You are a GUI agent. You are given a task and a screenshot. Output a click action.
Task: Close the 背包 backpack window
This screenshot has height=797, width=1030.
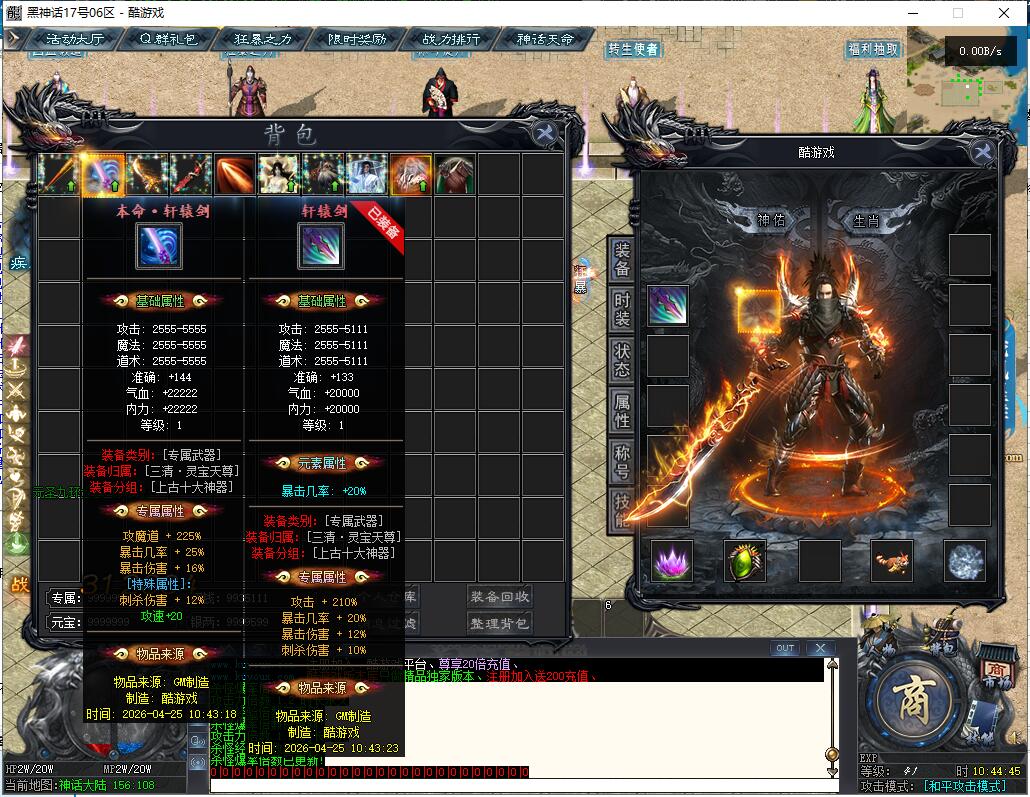click(x=545, y=134)
